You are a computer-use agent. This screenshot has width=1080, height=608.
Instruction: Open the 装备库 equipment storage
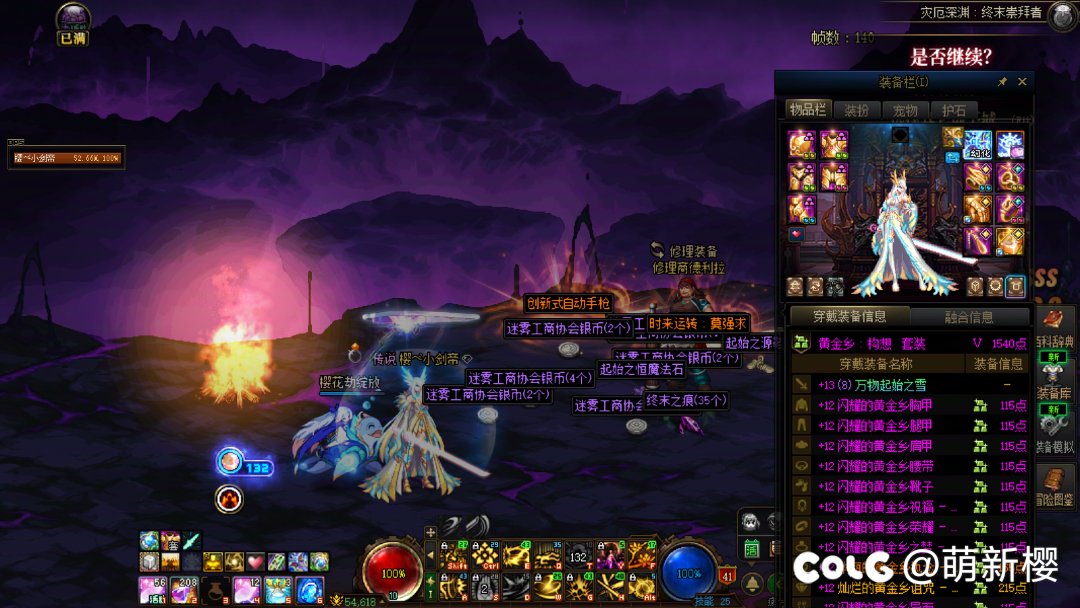tap(1054, 381)
